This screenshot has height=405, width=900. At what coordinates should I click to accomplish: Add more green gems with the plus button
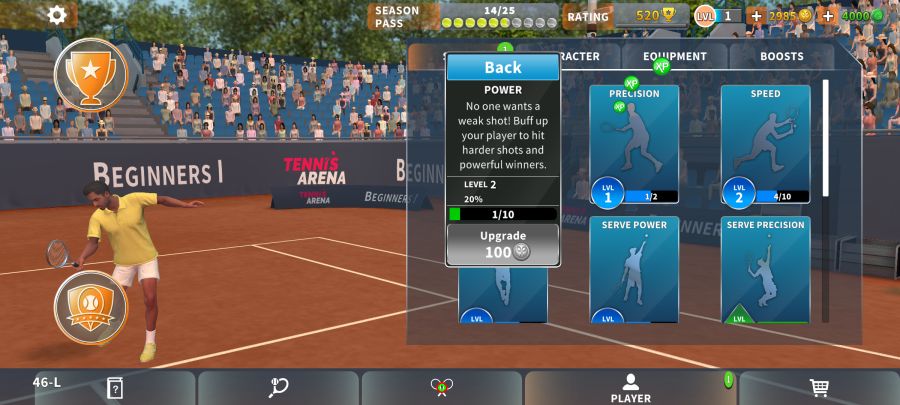coord(828,16)
